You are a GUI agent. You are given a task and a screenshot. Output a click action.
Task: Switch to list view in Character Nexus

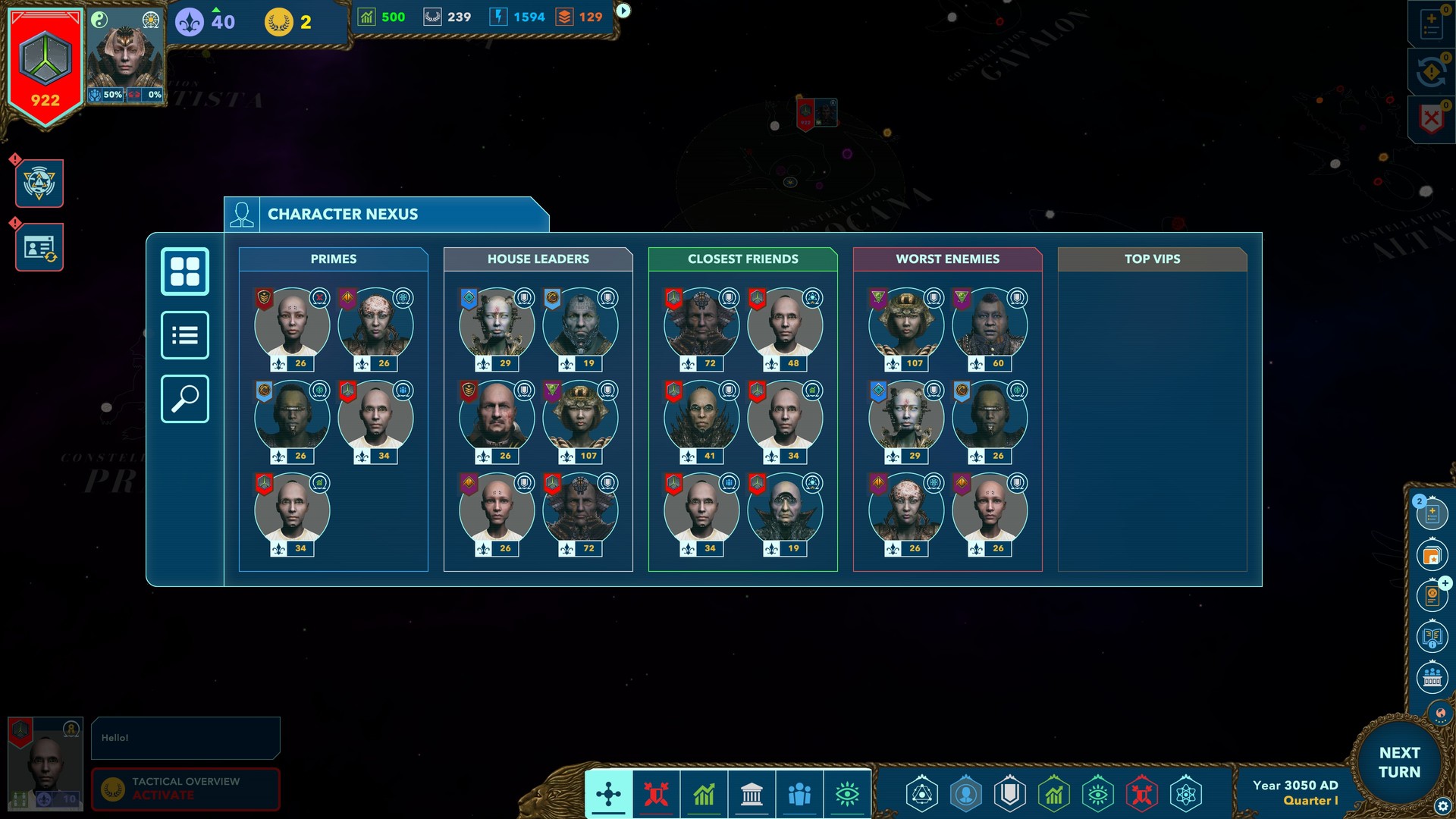point(184,334)
